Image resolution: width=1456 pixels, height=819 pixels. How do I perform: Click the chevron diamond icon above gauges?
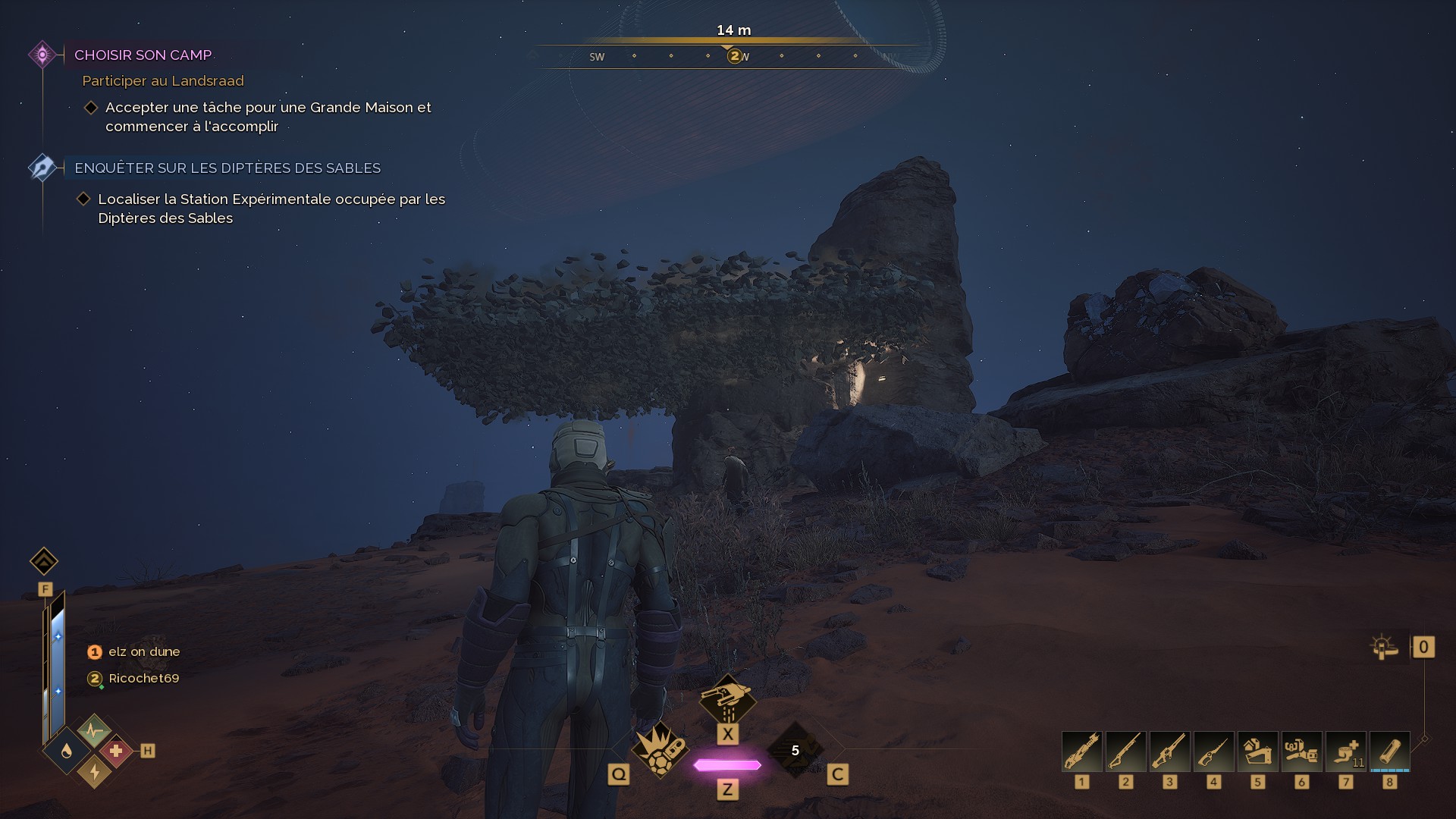[x=44, y=561]
